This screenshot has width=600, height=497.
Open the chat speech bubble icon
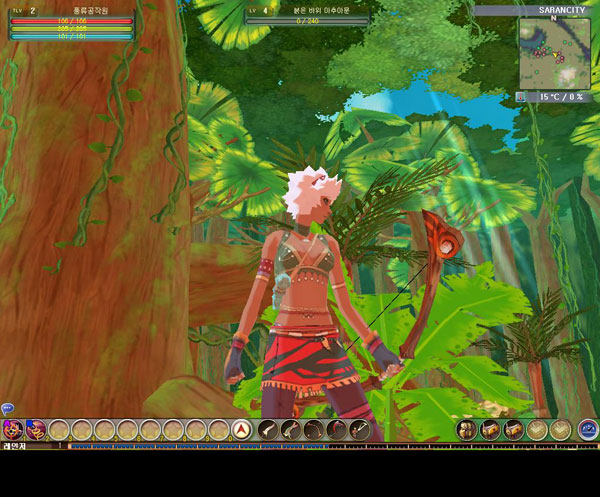[x=7, y=408]
